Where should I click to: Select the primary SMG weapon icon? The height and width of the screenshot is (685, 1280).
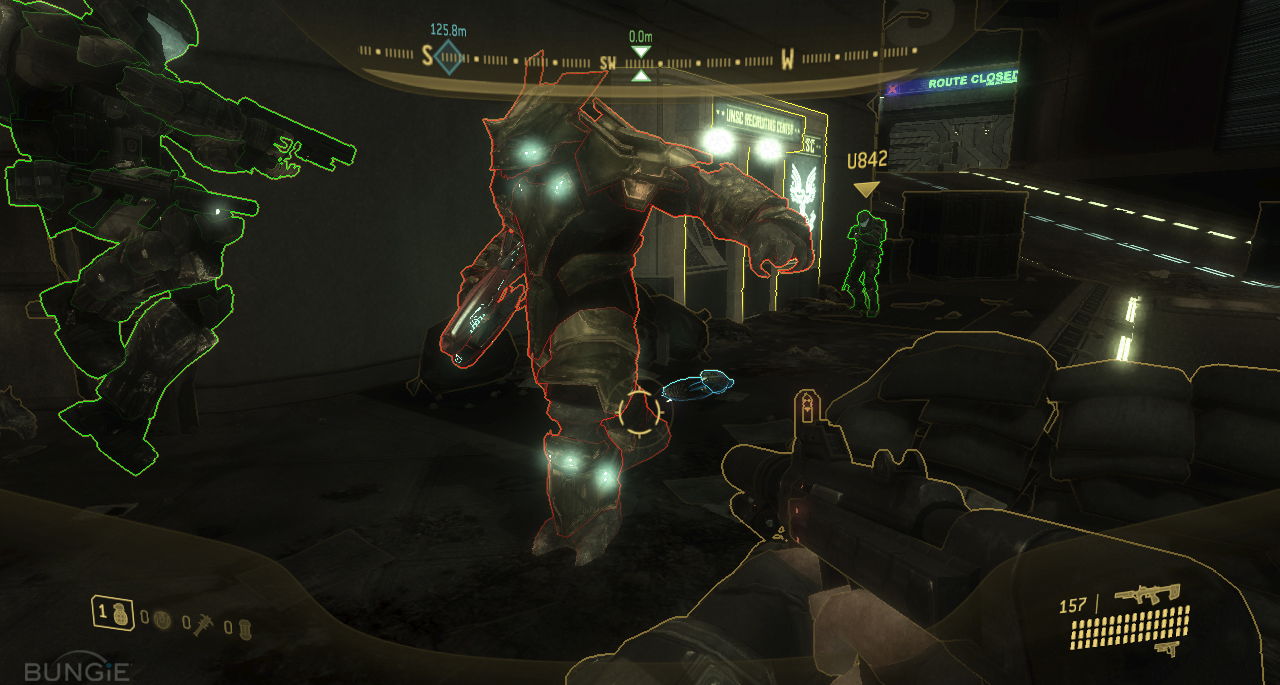point(1147,594)
